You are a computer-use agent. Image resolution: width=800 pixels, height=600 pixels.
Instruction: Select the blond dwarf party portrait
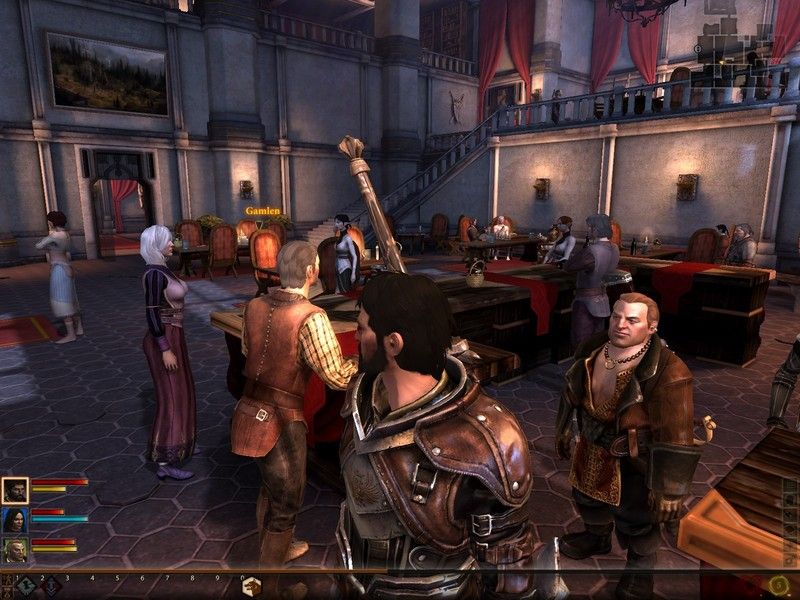[x=15, y=550]
